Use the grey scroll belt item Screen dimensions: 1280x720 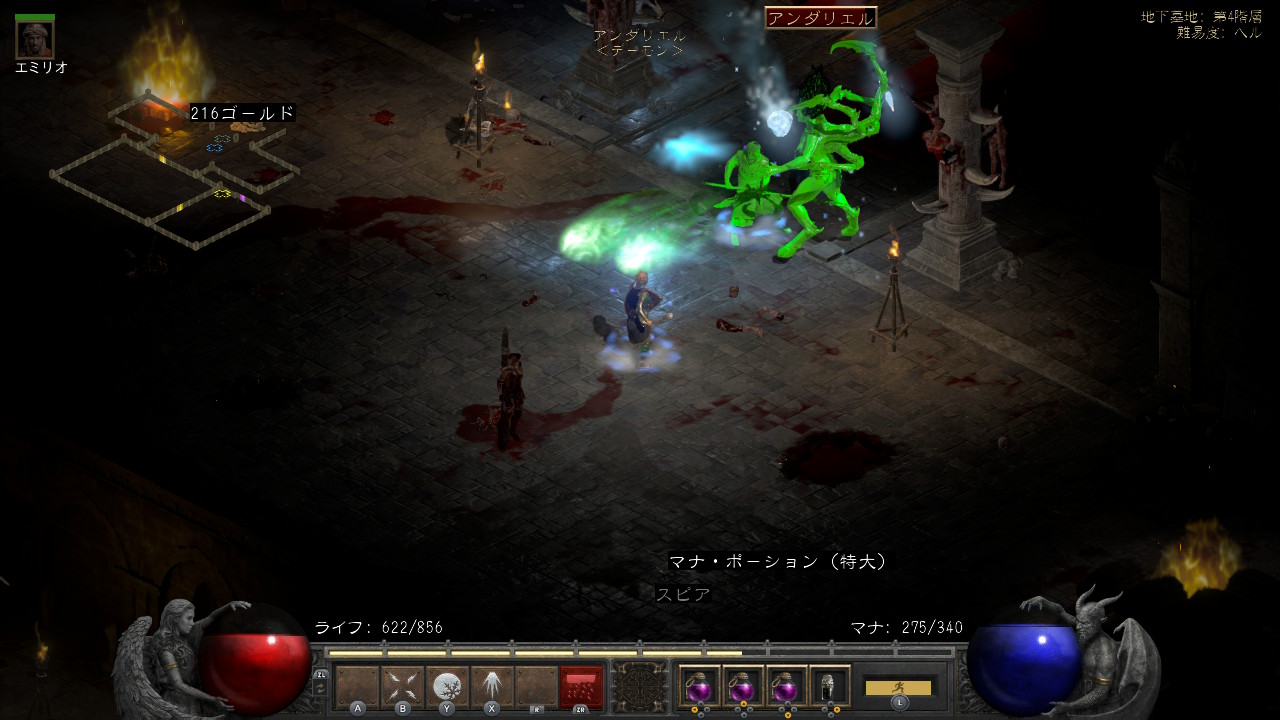pos(830,686)
